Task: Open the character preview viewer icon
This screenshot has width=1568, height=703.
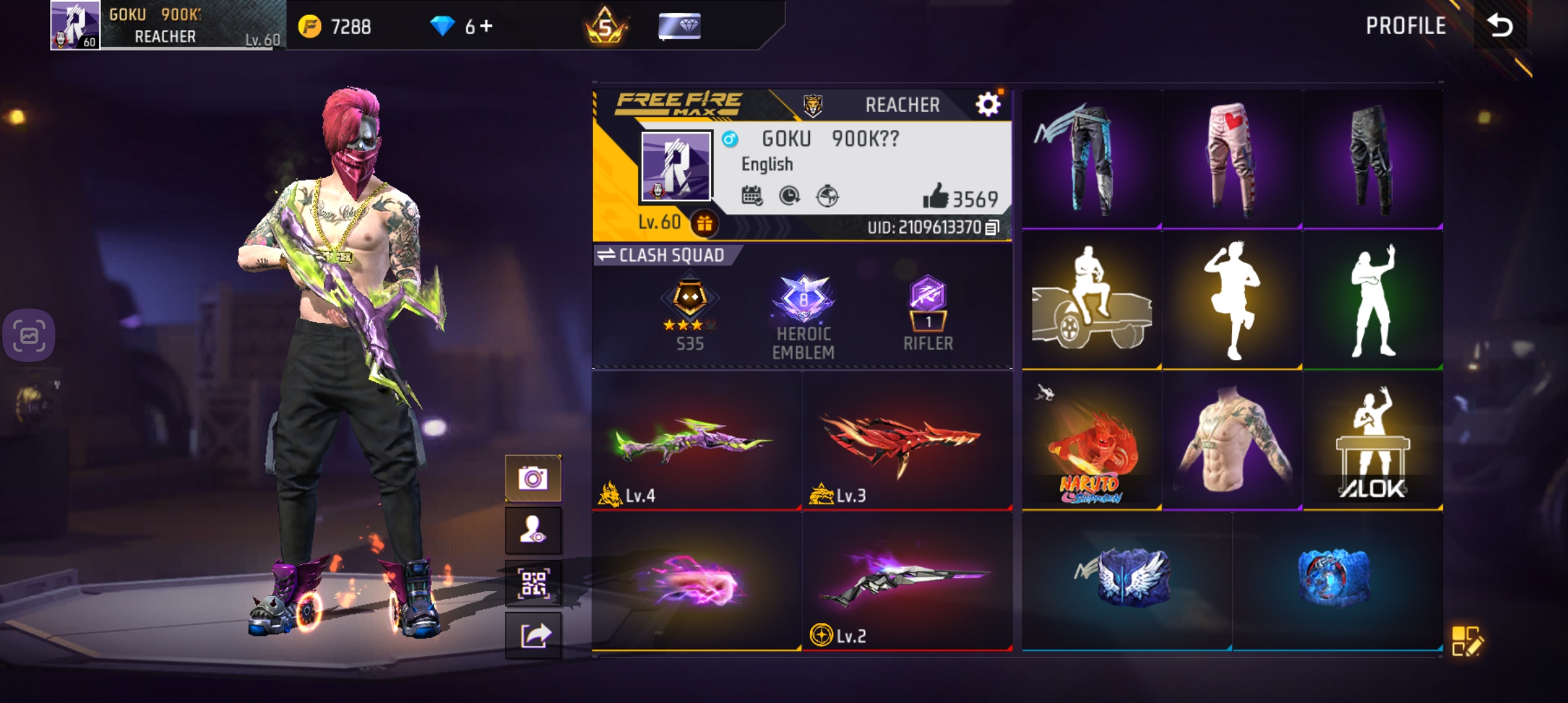Action: pos(533,530)
